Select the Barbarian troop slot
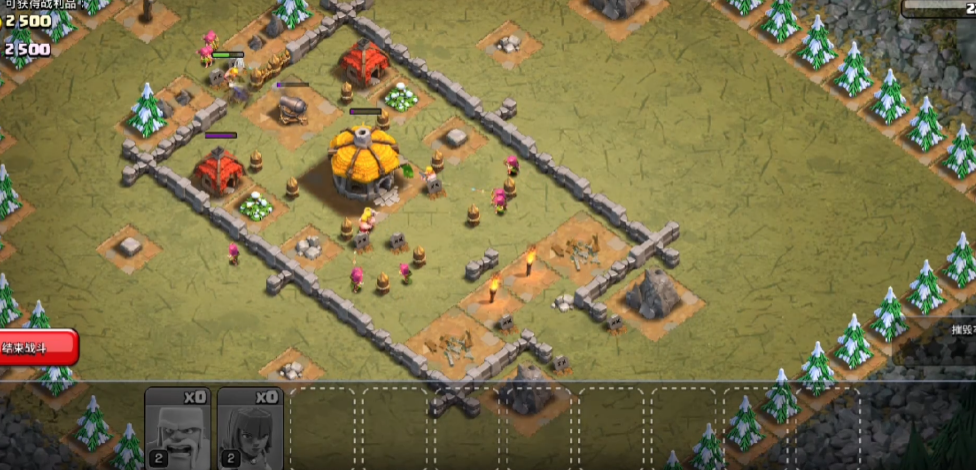 tap(177, 426)
